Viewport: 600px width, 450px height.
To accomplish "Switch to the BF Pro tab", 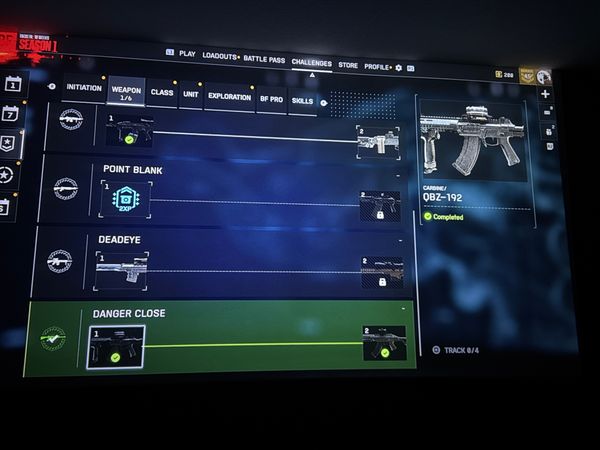I will (x=271, y=99).
